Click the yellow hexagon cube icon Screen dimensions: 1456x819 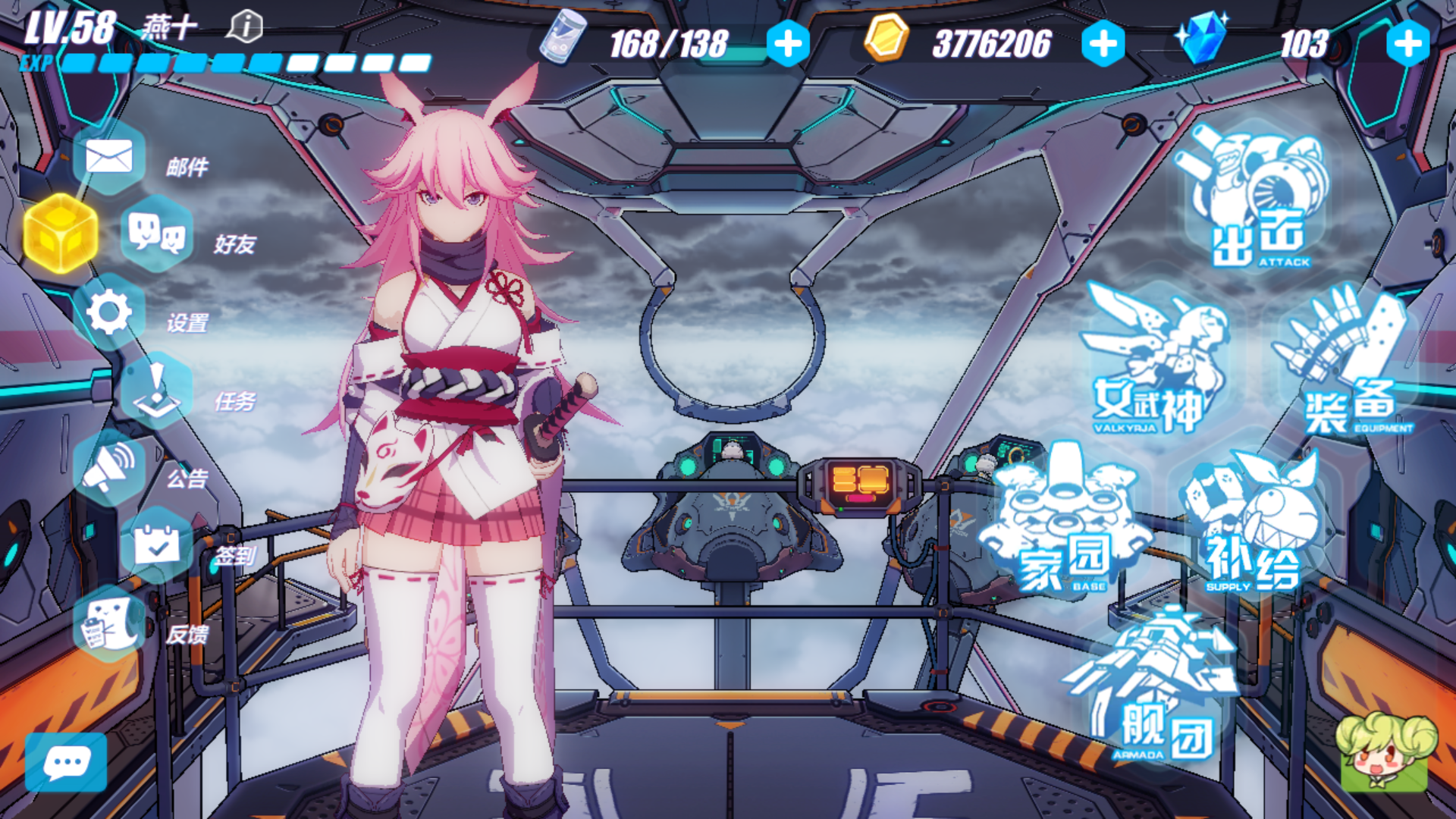(x=61, y=233)
